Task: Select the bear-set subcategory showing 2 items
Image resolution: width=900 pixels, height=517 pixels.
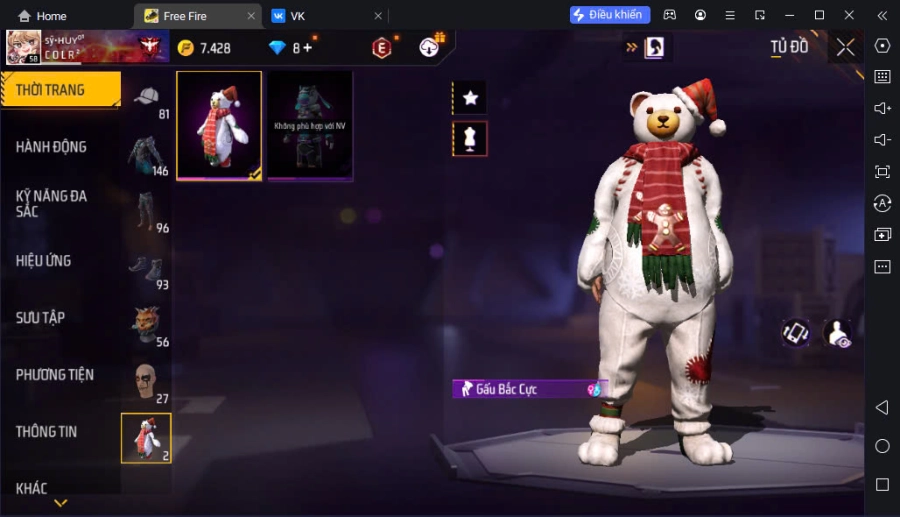Action: pos(146,438)
